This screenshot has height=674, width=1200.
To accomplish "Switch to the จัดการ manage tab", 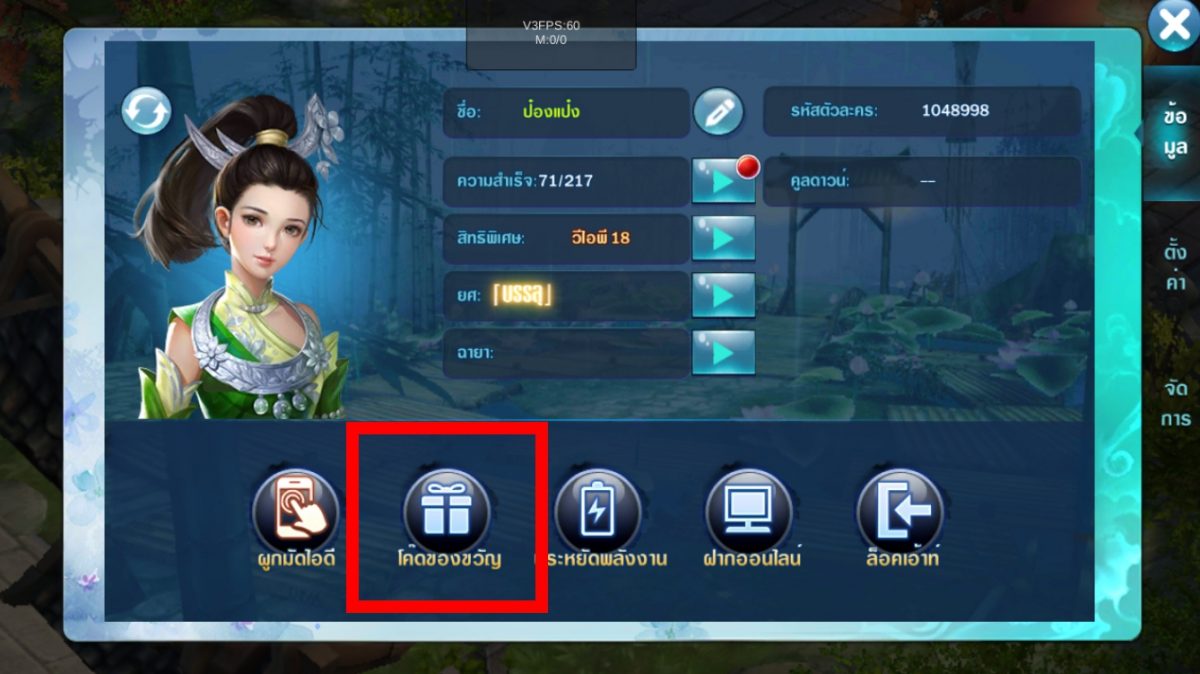I will click(1175, 402).
